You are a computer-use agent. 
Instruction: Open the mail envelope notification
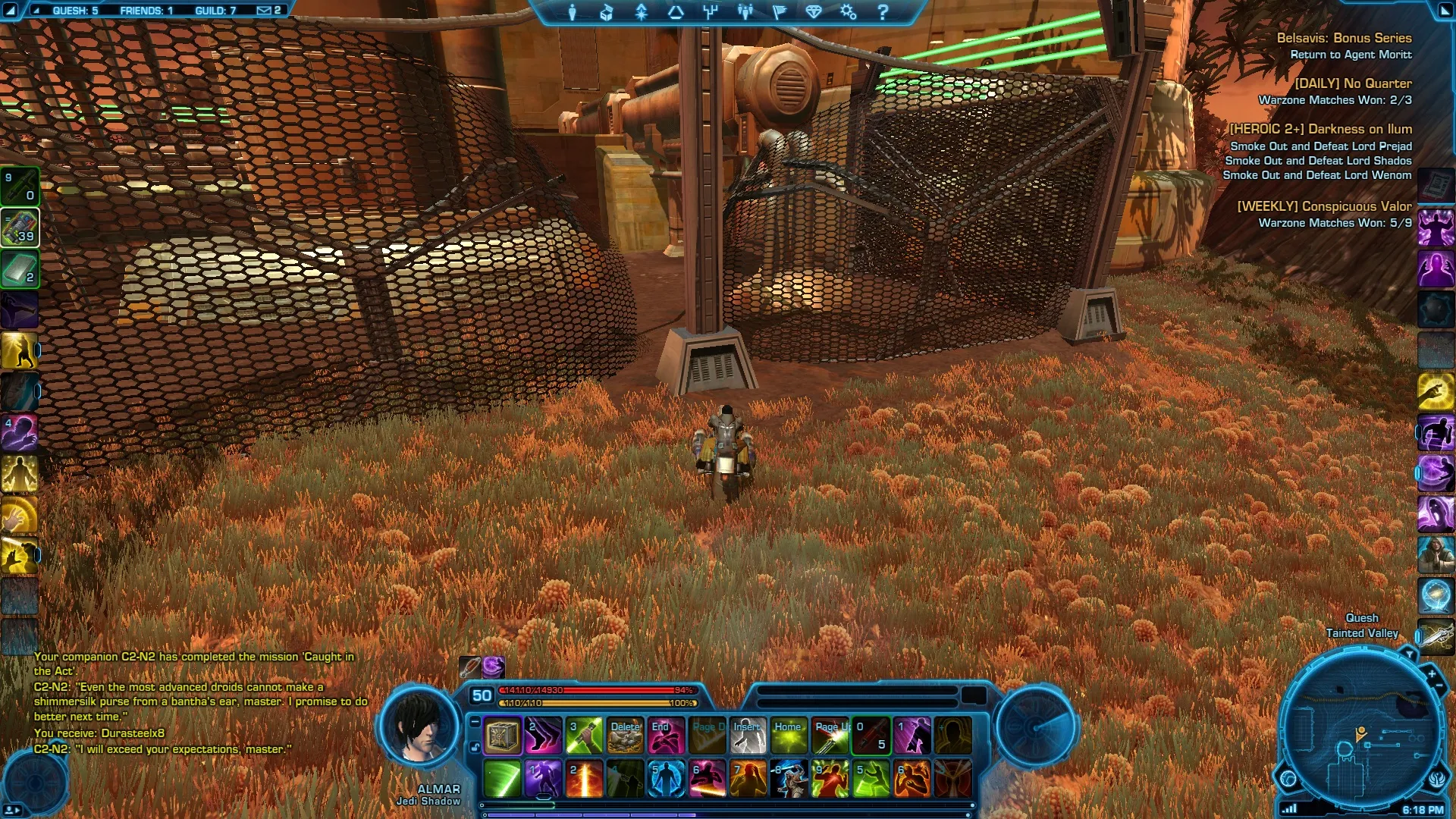pos(264,11)
